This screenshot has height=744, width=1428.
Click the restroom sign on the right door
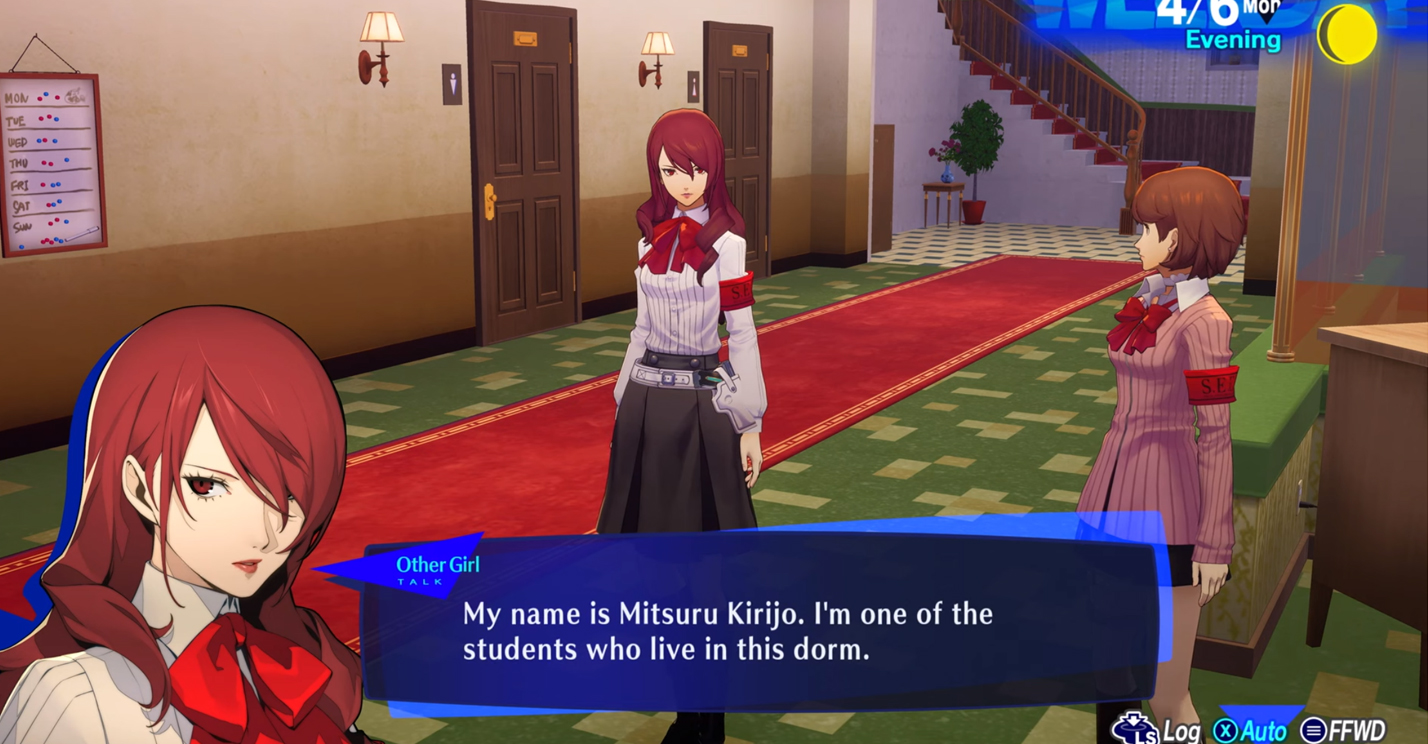[x=694, y=83]
